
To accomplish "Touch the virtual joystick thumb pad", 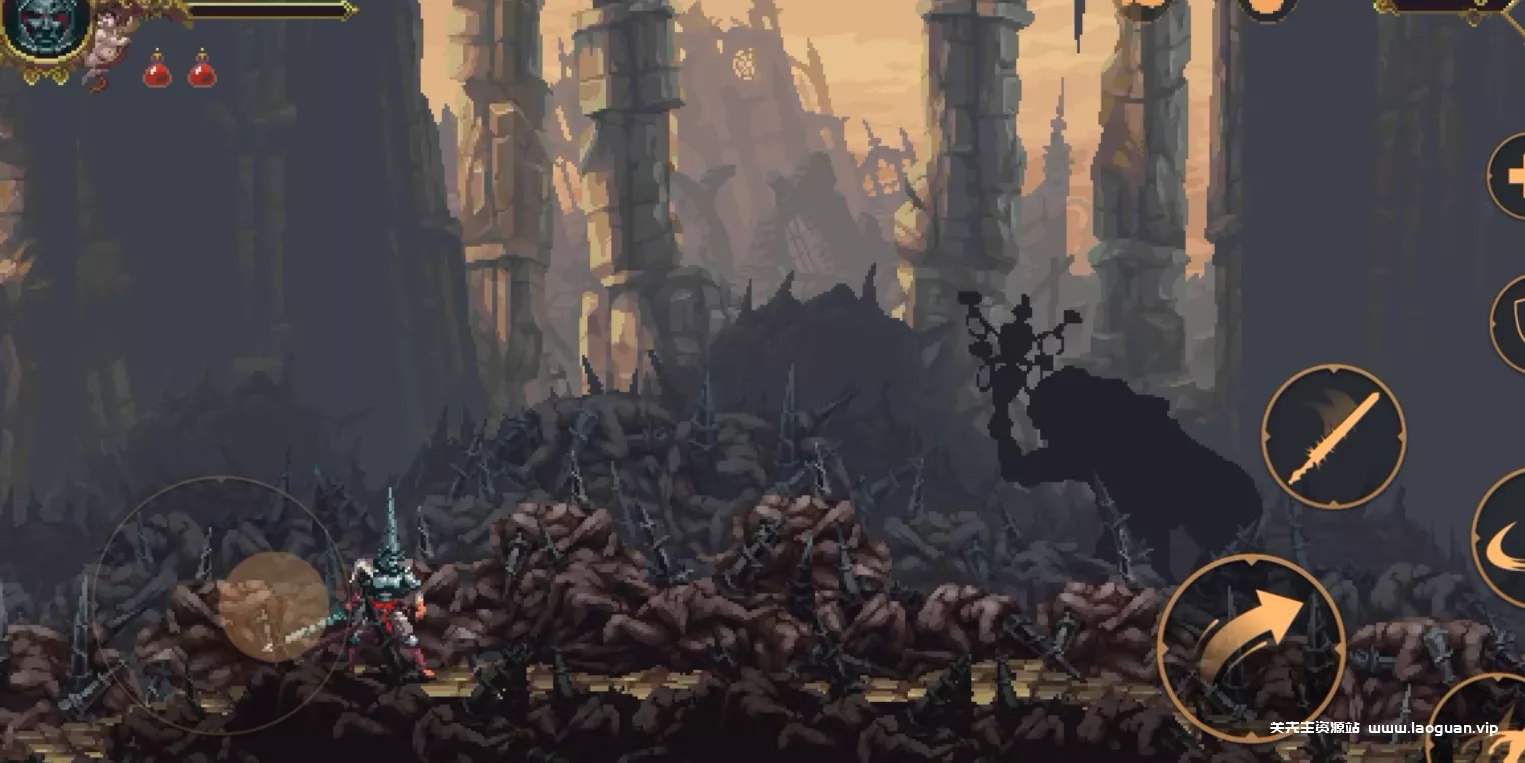I will click(274, 607).
